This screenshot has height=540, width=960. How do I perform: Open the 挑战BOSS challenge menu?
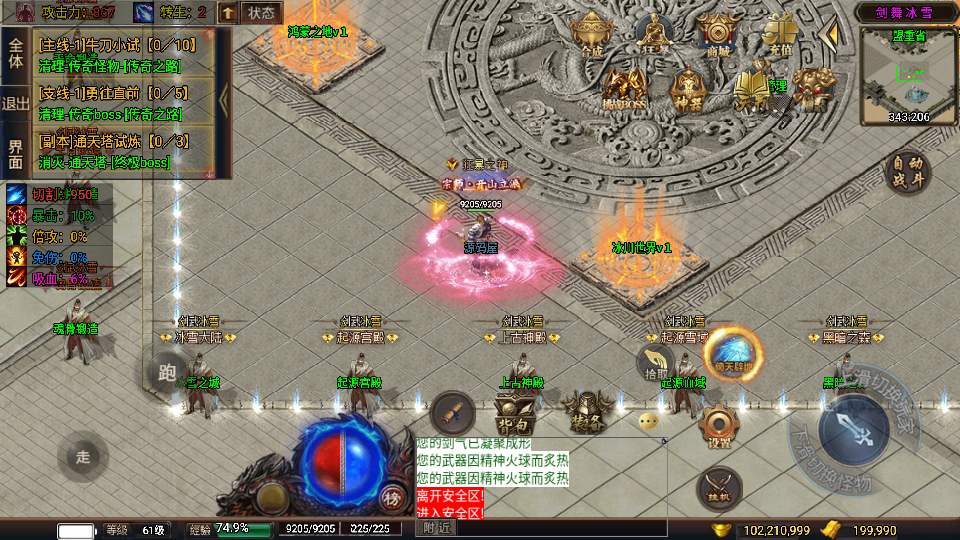coord(624,90)
